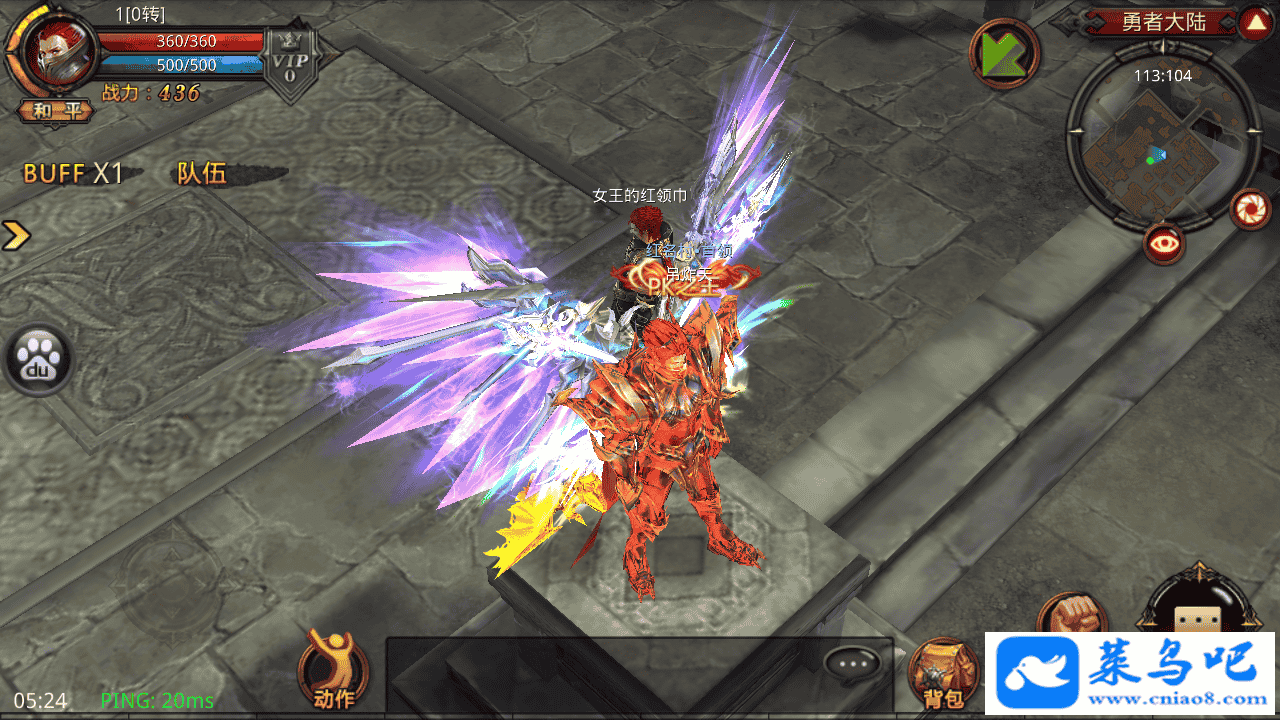Click the red eye visibility icon

coord(1165,243)
